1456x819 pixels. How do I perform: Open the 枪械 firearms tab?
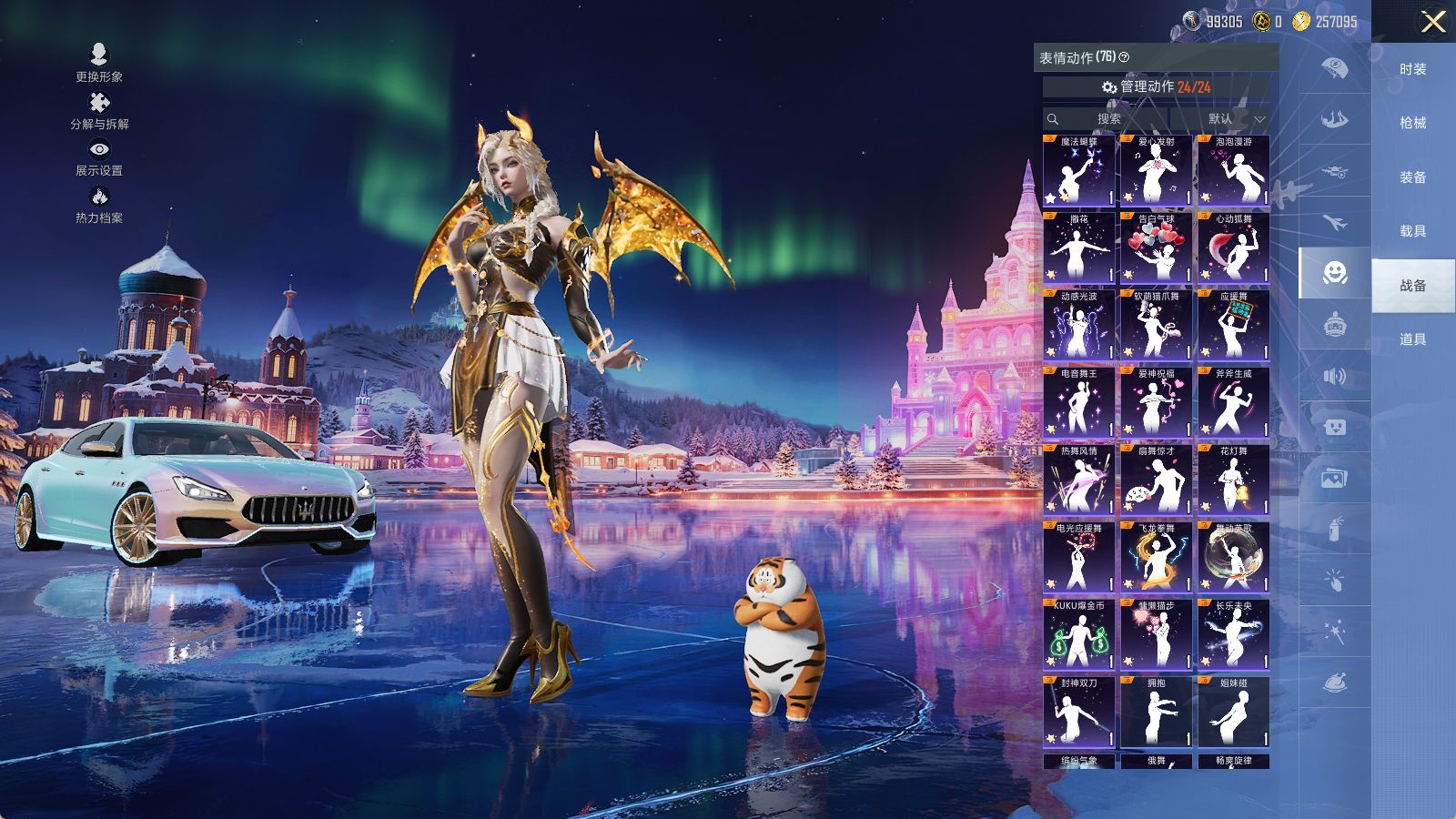click(1412, 123)
